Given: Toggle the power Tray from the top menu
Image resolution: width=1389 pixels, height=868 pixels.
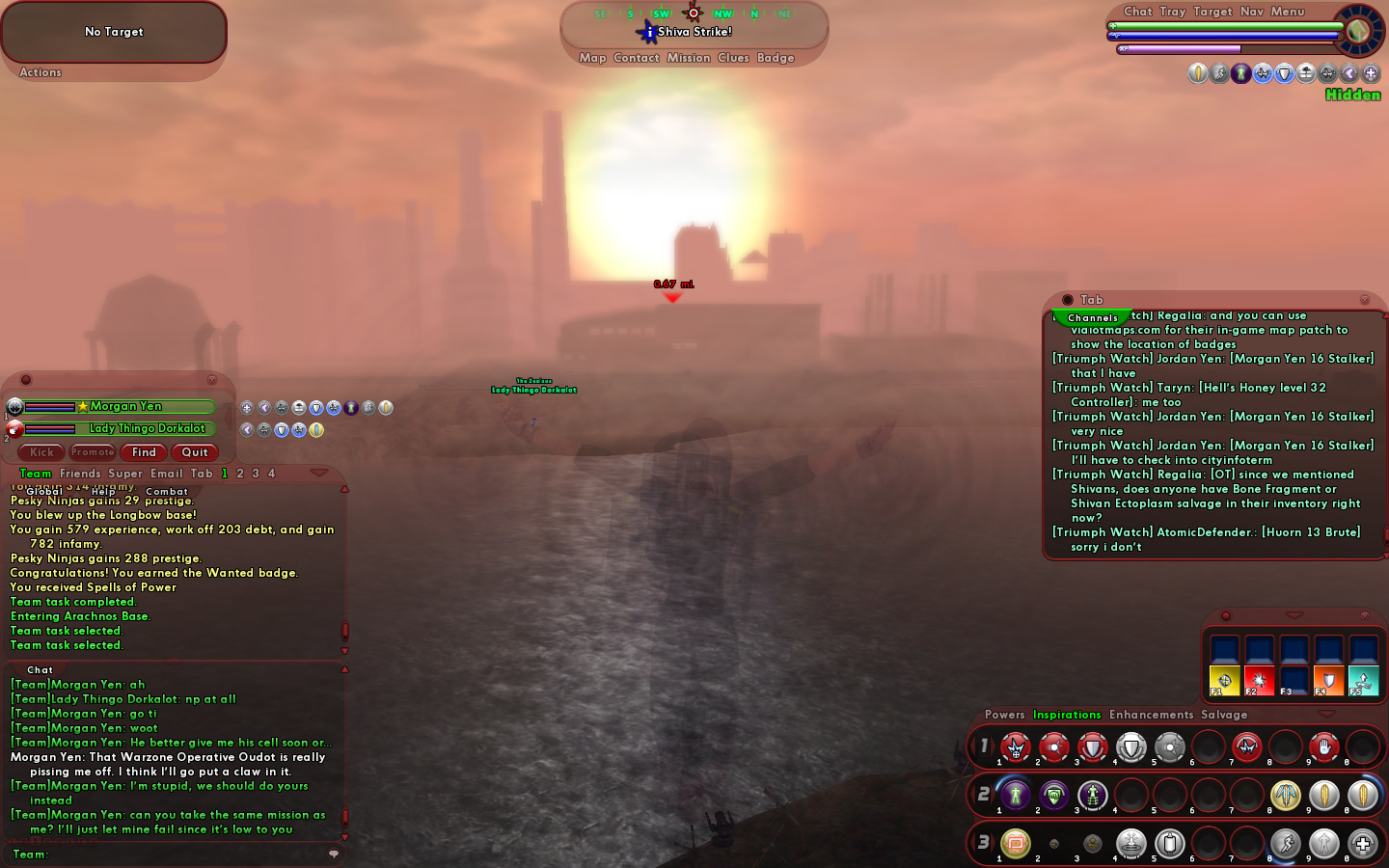Looking at the screenshot, I should 1172,12.
